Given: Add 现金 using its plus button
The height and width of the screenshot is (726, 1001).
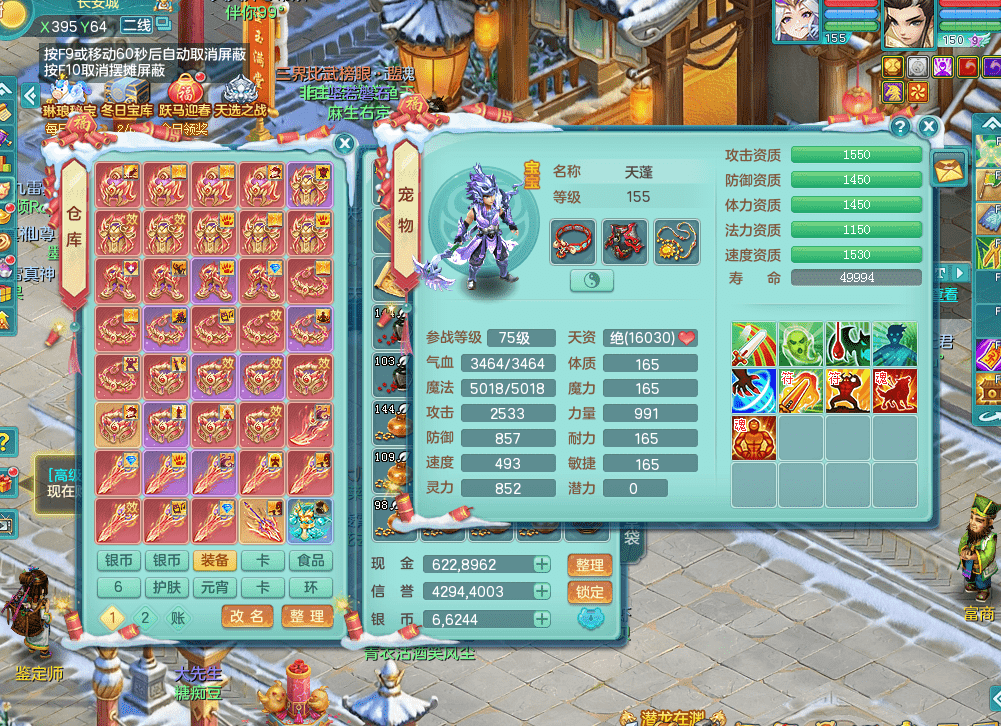Looking at the screenshot, I should (x=541, y=564).
